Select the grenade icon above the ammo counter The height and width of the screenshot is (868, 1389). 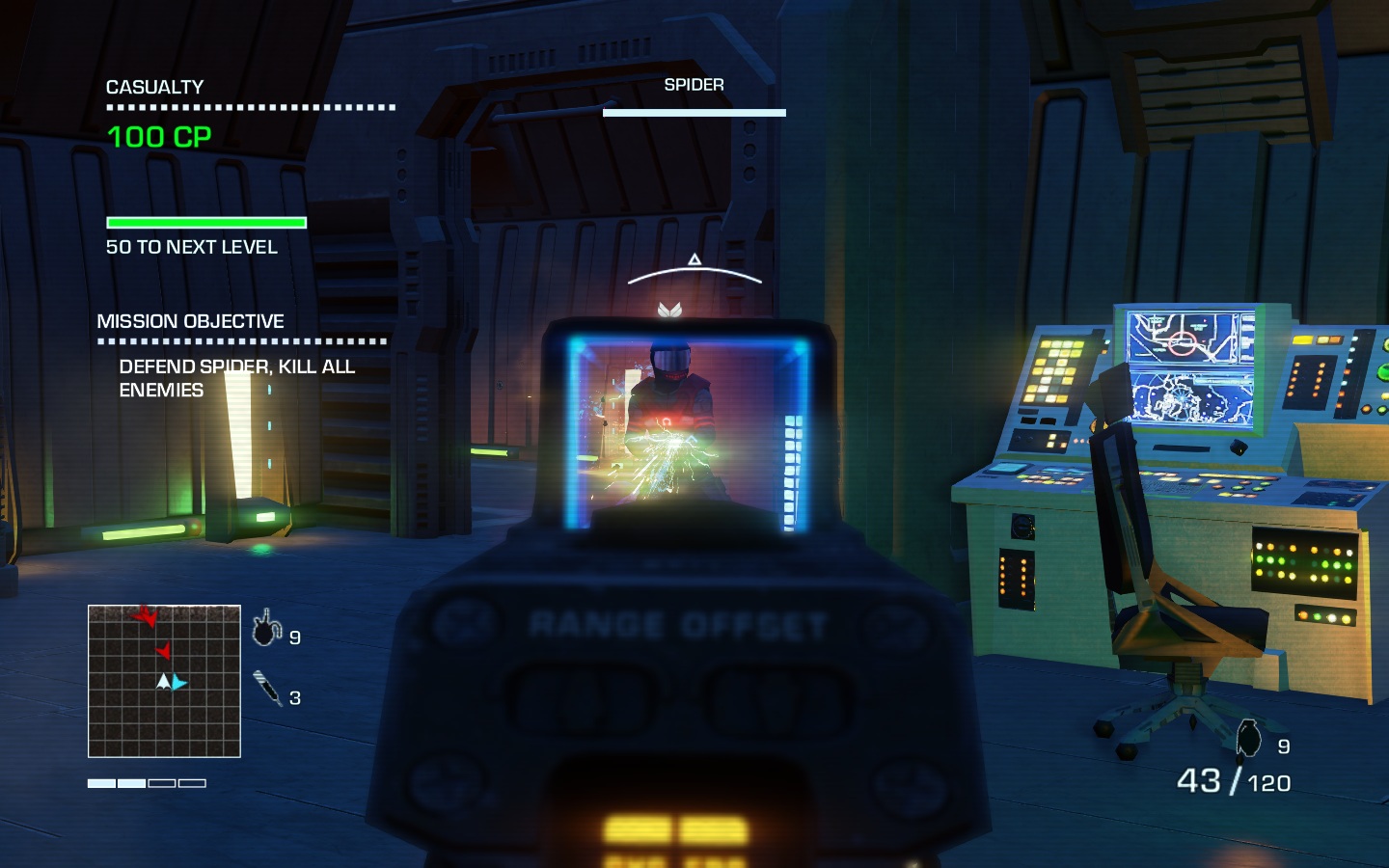(x=1249, y=739)
